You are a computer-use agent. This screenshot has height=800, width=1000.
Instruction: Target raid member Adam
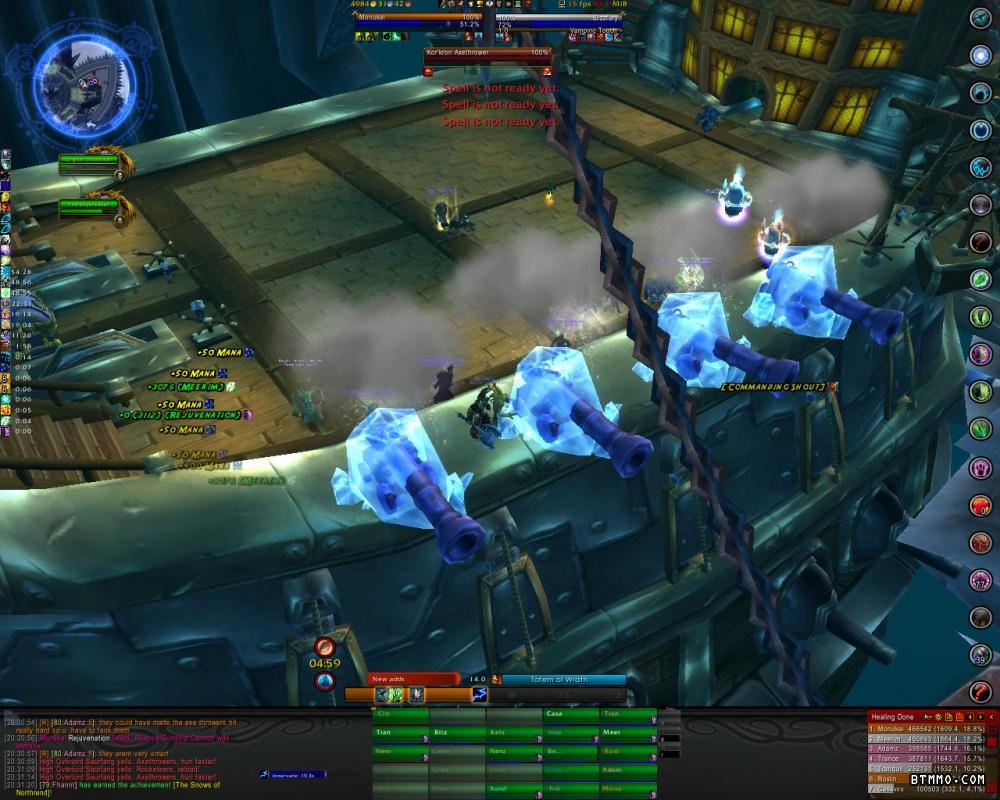(x=627, y=770)
